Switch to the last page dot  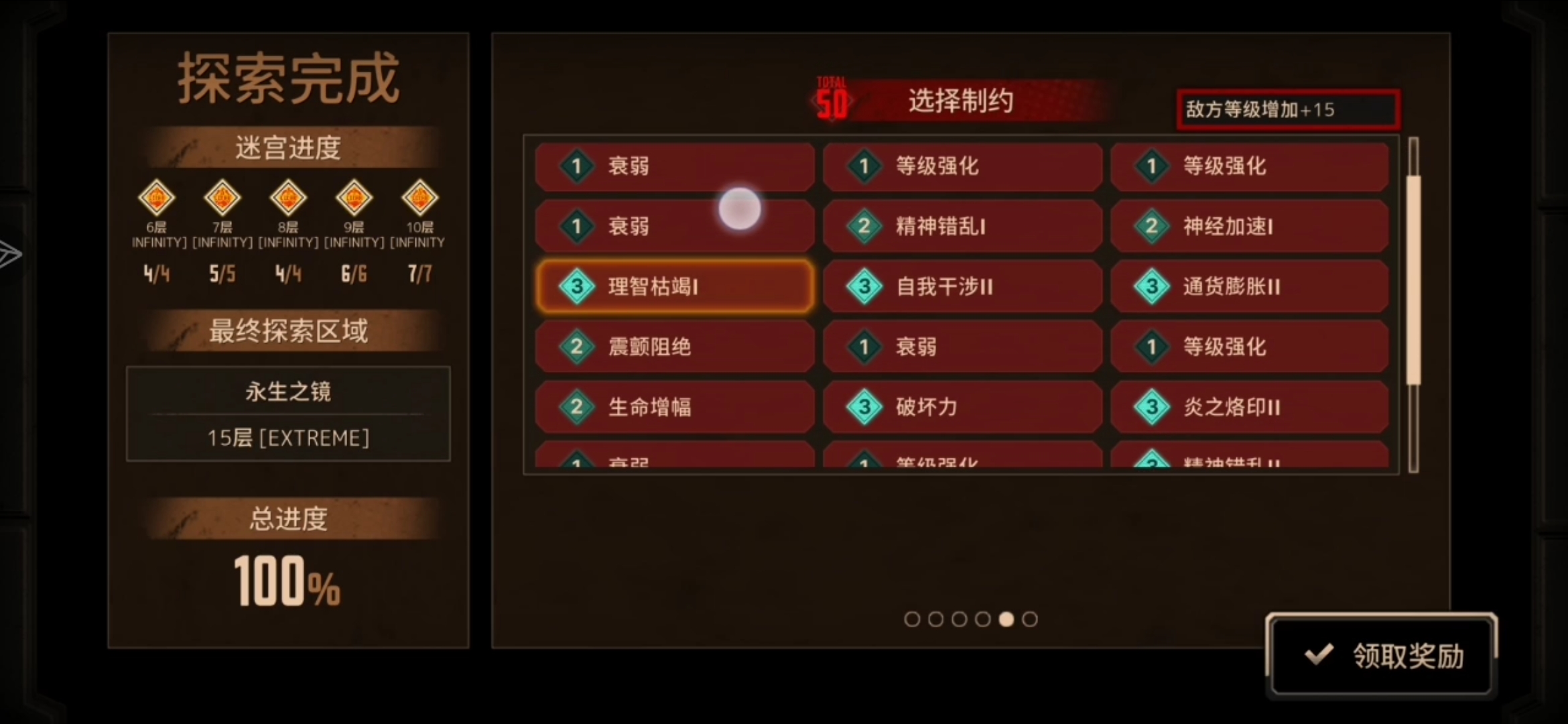pyautogui.click(x=1030, y=620)
